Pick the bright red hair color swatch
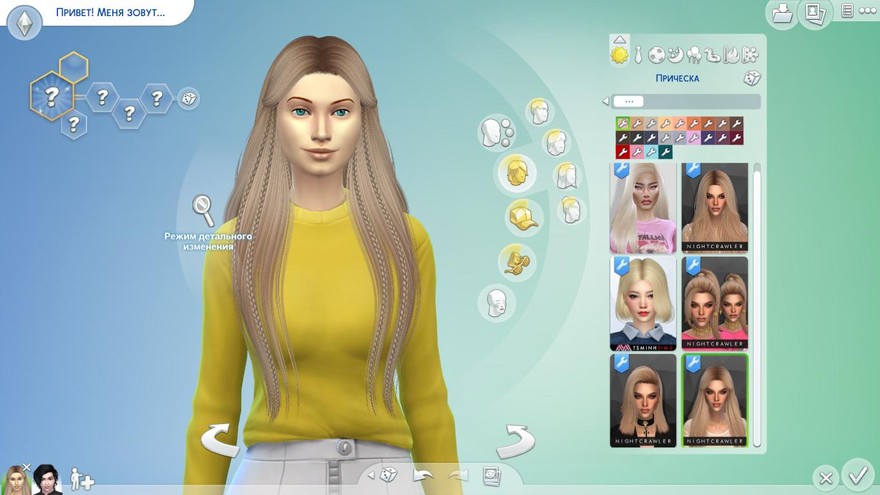Viewport: 880px width, 495px height. click(622, 152)
